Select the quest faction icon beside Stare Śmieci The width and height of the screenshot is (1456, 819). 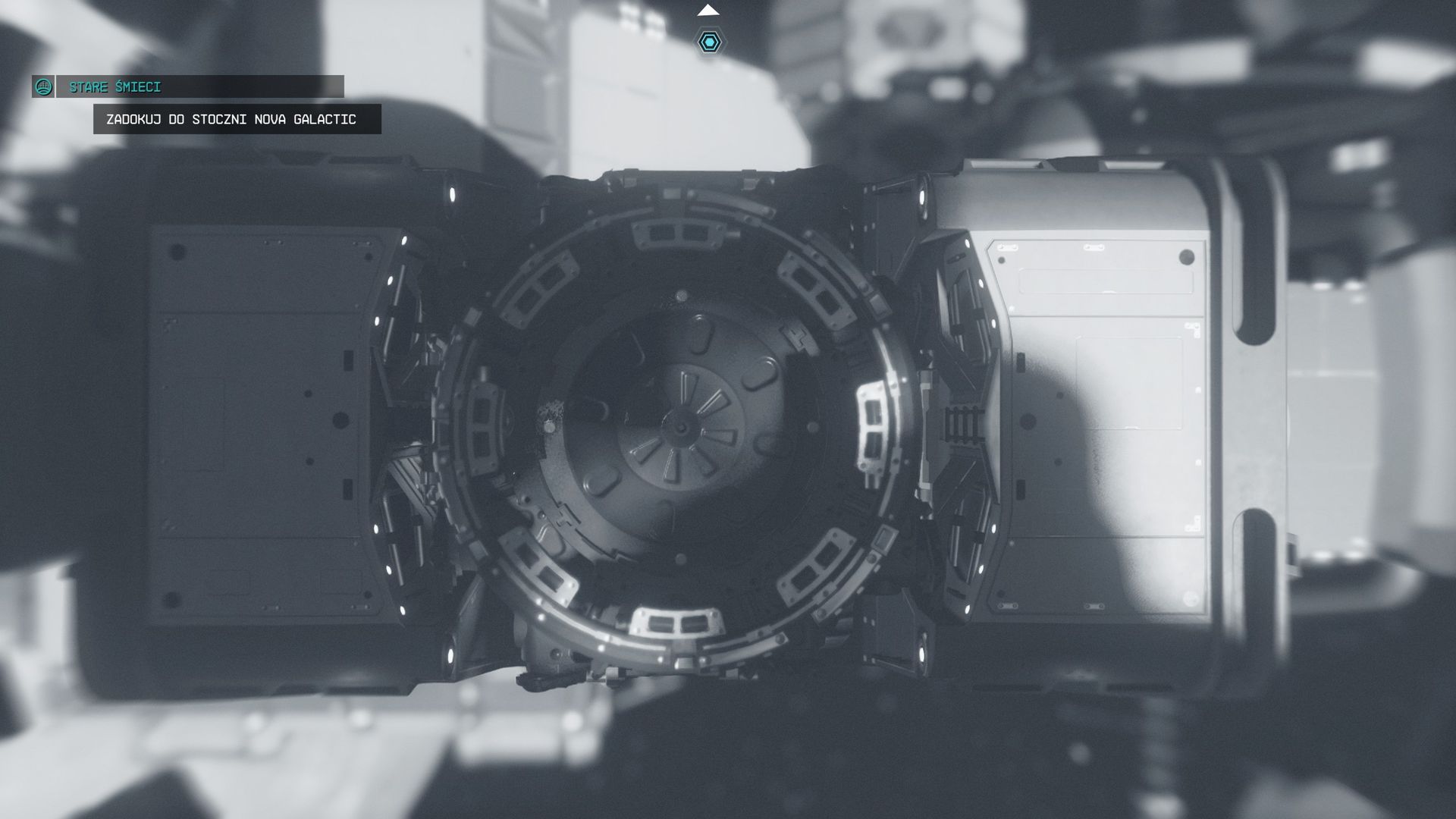click(x=43, y=87)
